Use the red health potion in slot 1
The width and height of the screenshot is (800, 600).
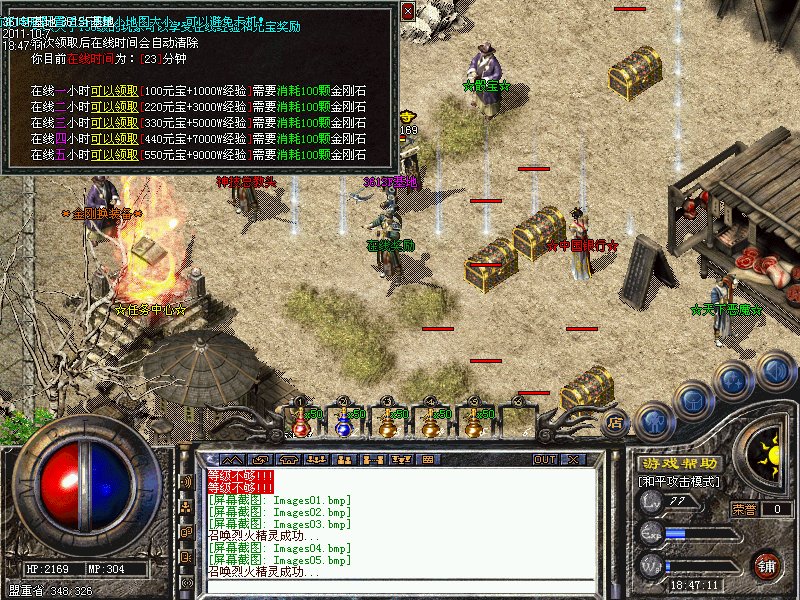click(x=299, y=424)
